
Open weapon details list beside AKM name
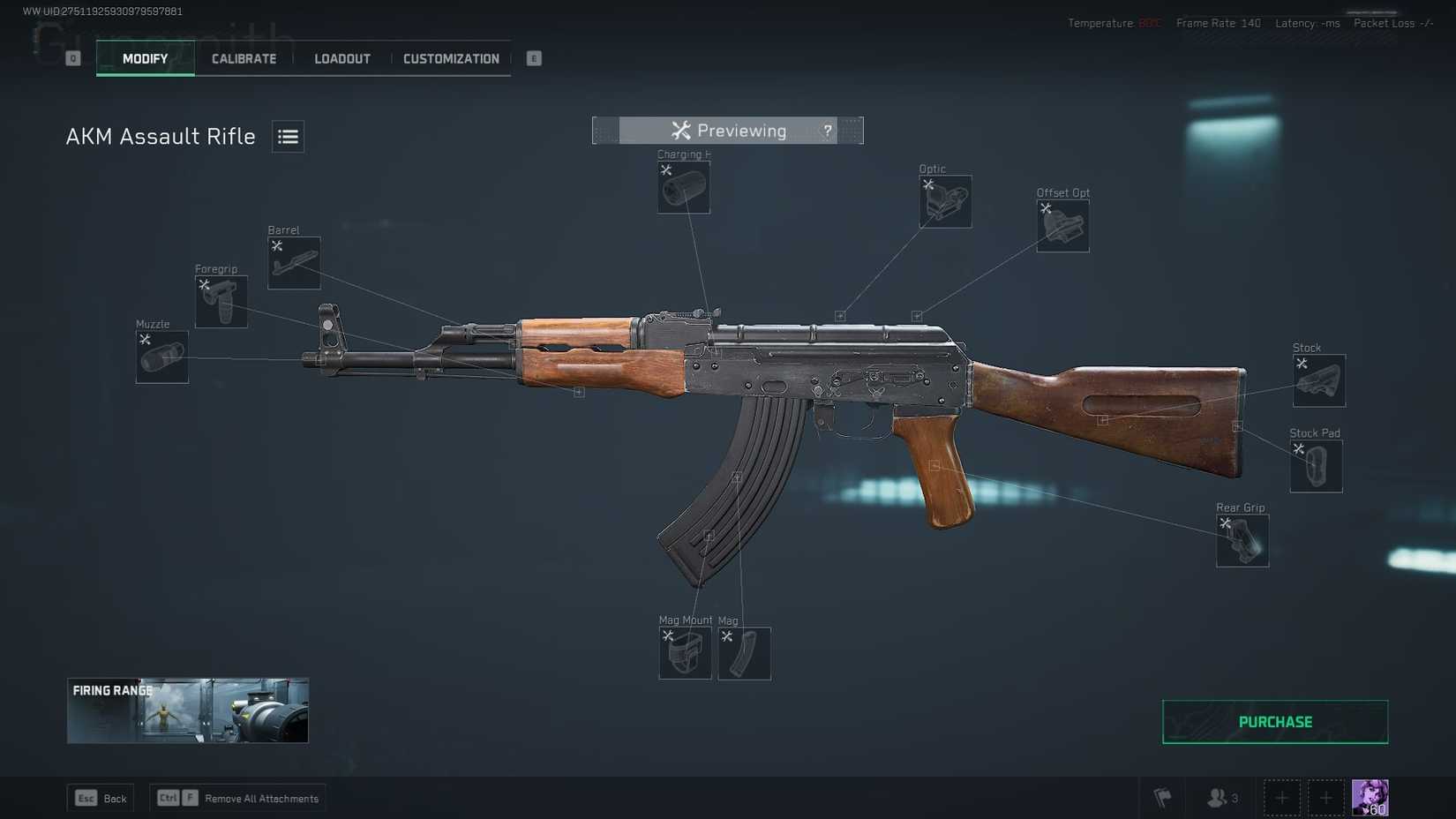pyautogui.click(x=287, y=136)
